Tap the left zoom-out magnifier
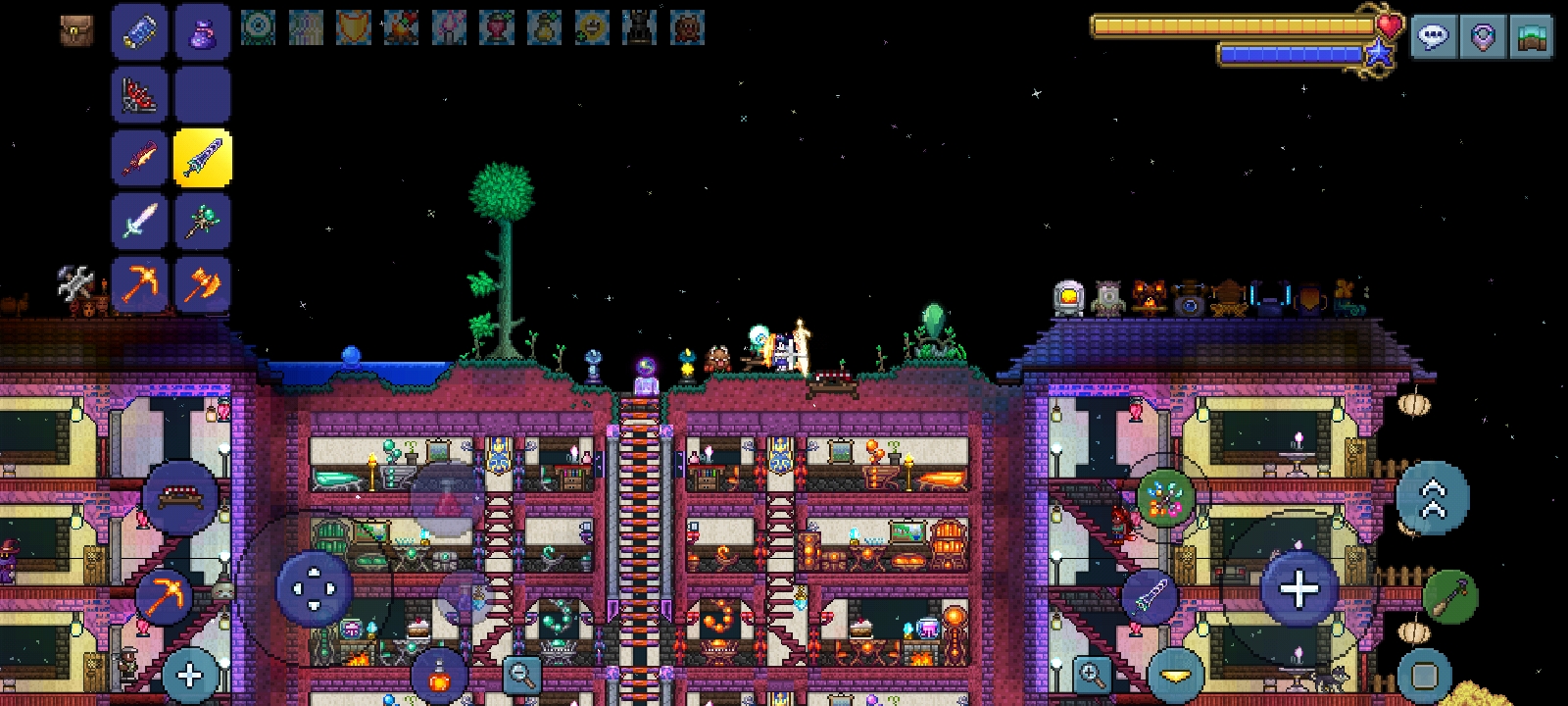The width and height of the screenshot is (1568, 706). coord(521,675)
